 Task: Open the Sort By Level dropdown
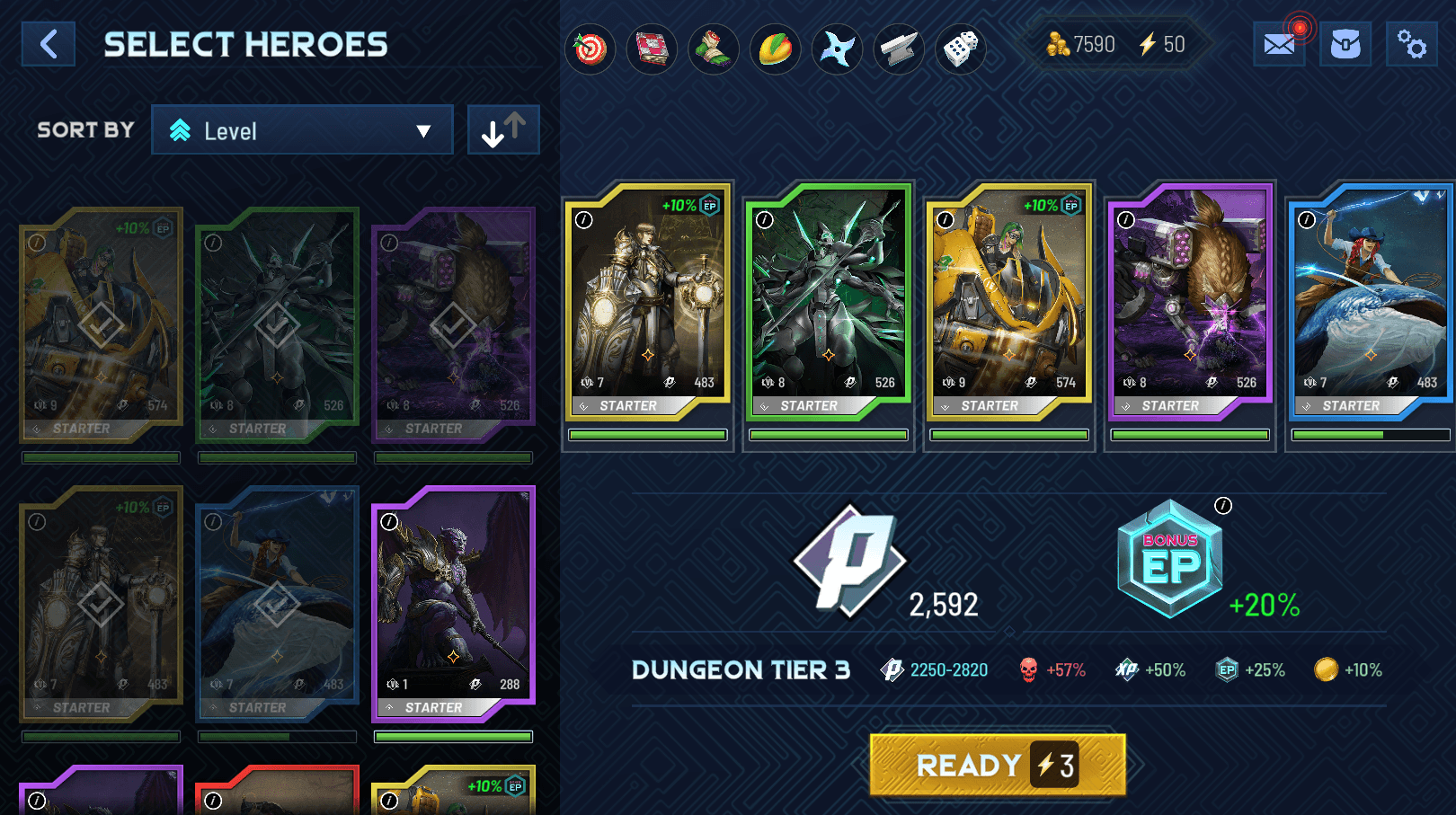302,130
